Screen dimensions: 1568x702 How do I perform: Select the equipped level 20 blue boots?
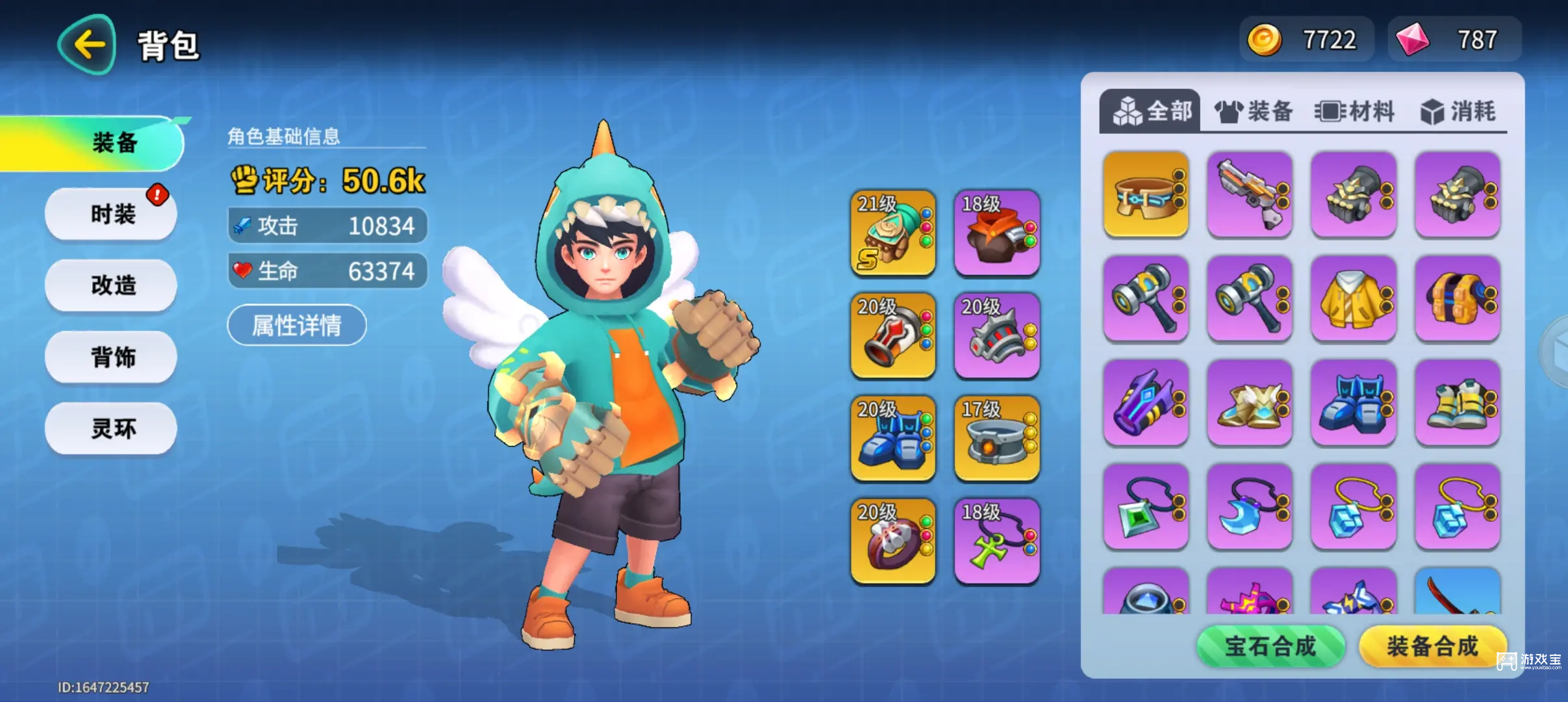point(893,439)
